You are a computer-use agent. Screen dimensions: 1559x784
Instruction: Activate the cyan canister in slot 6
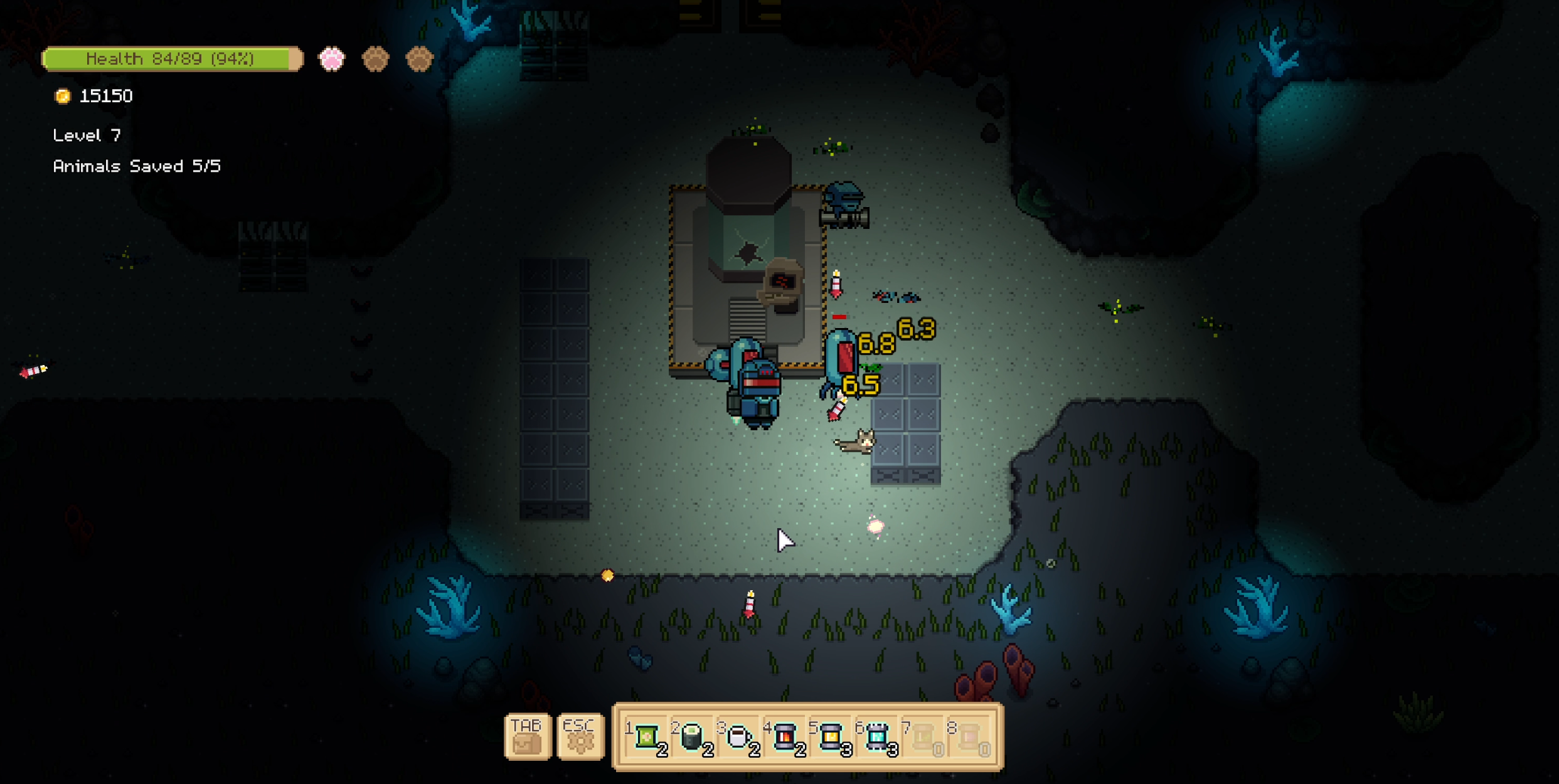point(877,737)
